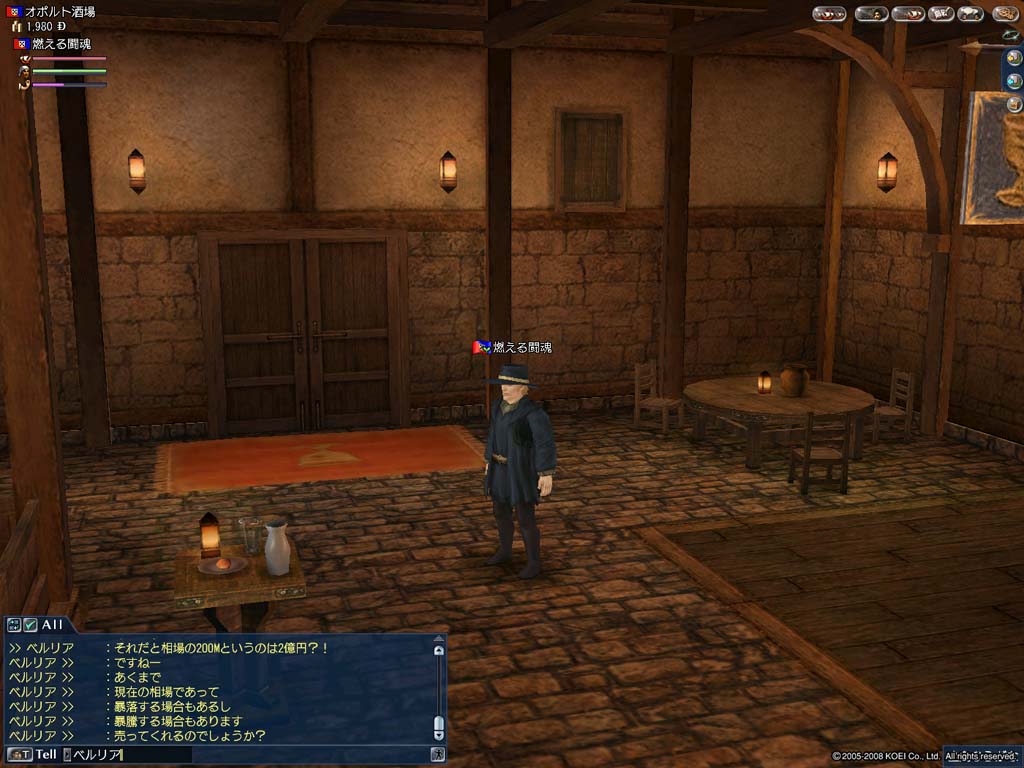Select the All chat tab
This screenshot has height=768, width=1024.
(52, 624)
